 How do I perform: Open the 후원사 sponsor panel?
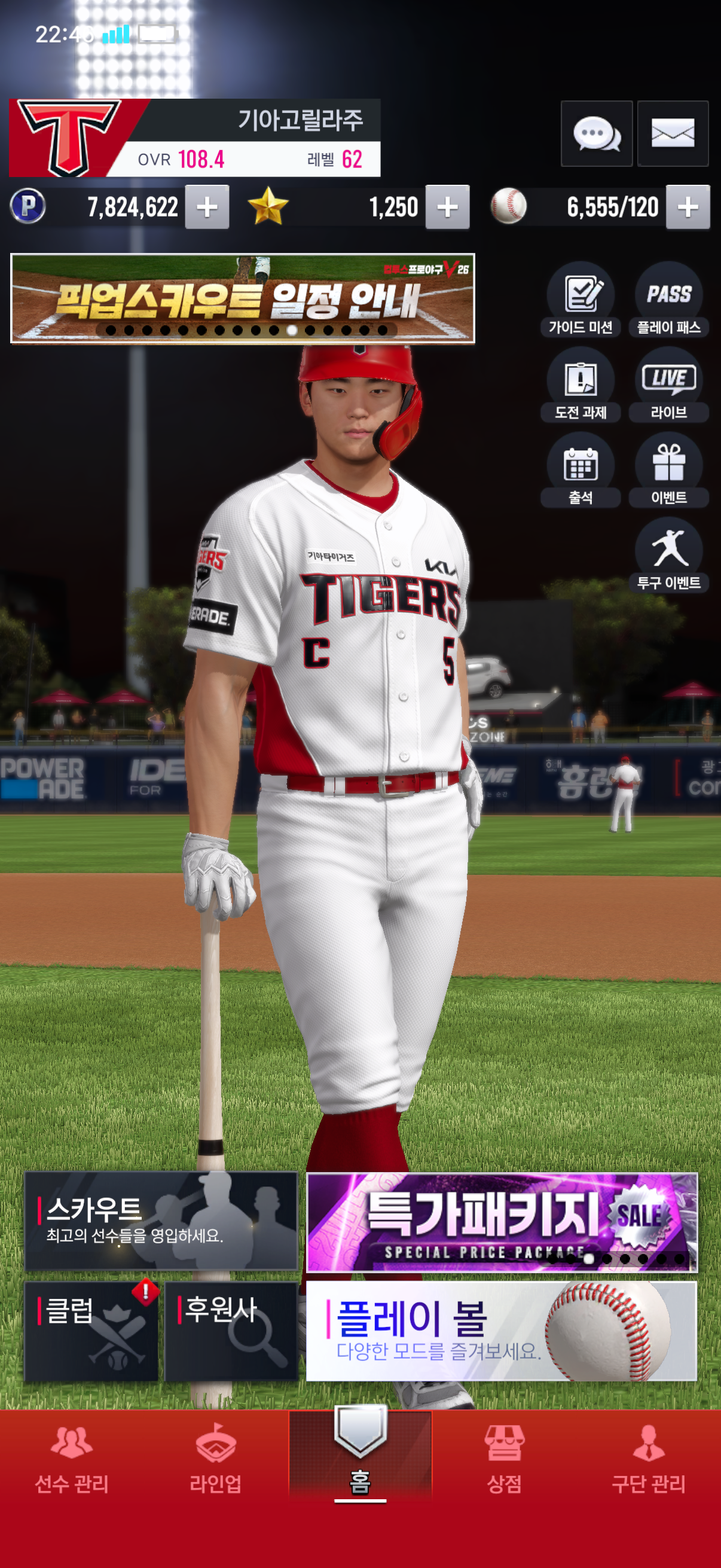coord(231,1331)
